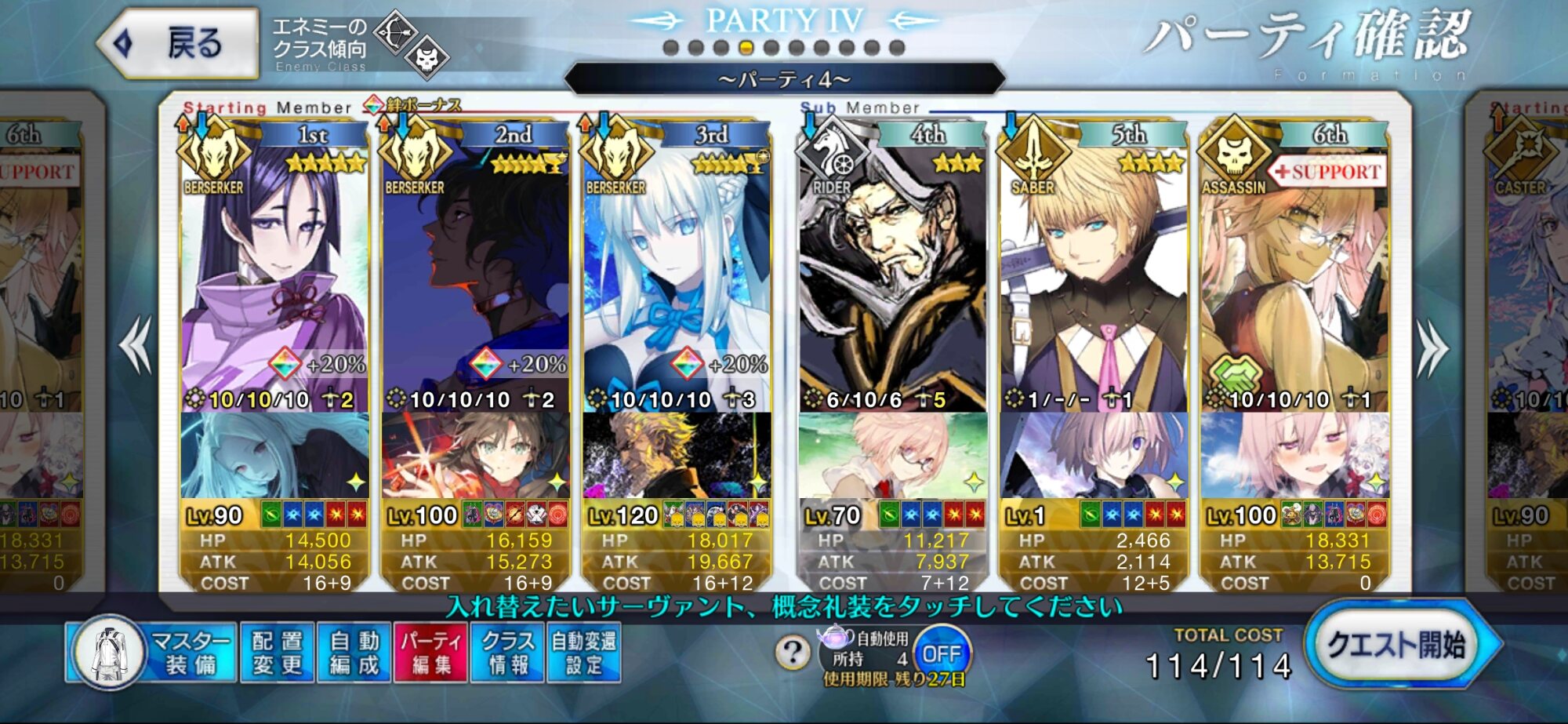This screenshot has width=1568, height=724.
Task: Select the Saber's craft essence in slot five
Action: pyautogui.click(x=1093, y=455)
